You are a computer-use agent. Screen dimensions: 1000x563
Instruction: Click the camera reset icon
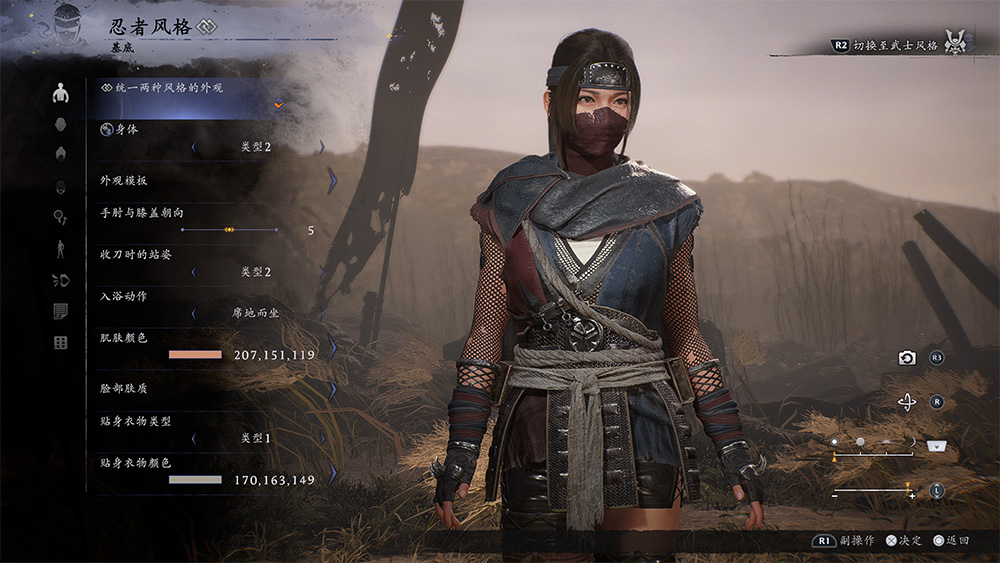pyautogui.click(x=907, y=358)
